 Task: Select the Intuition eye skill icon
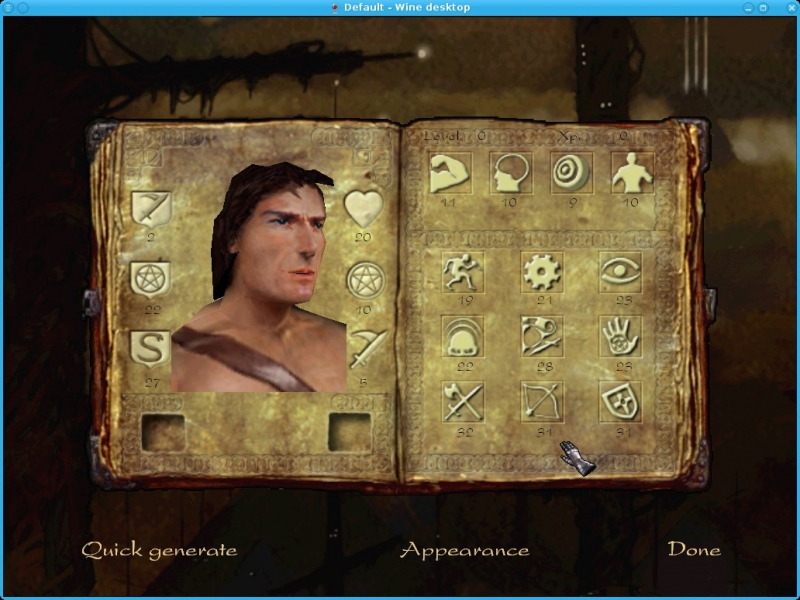(x=620, y=272)
